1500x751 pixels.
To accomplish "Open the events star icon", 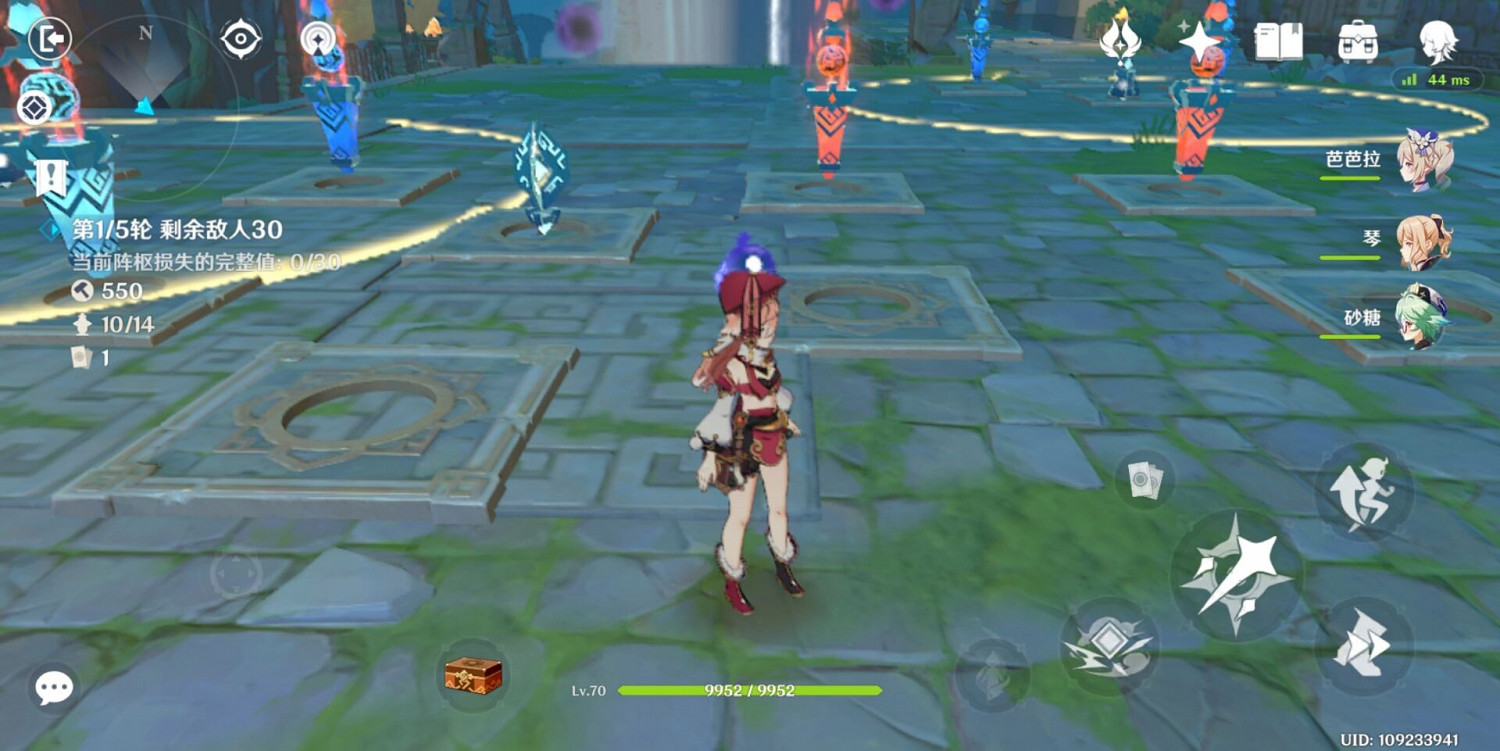I will 1200,40.
